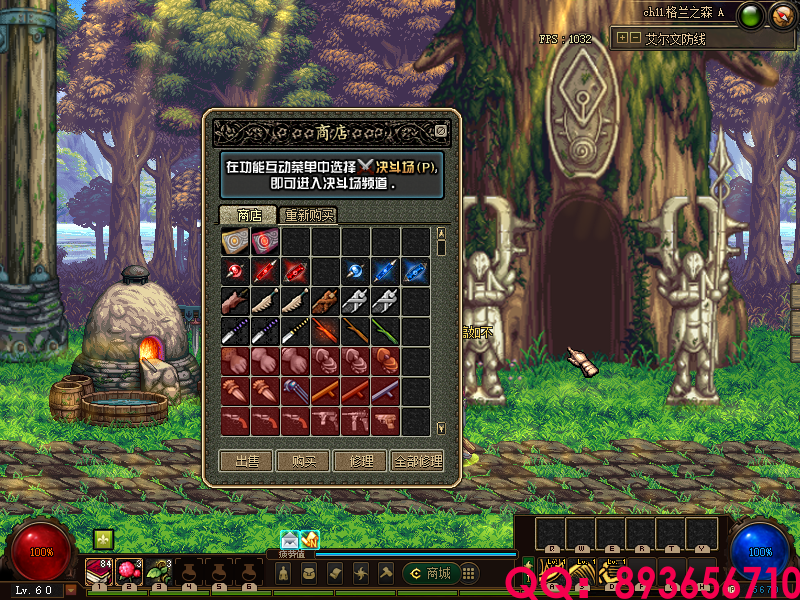Open the compass map button

click(780, 15)
